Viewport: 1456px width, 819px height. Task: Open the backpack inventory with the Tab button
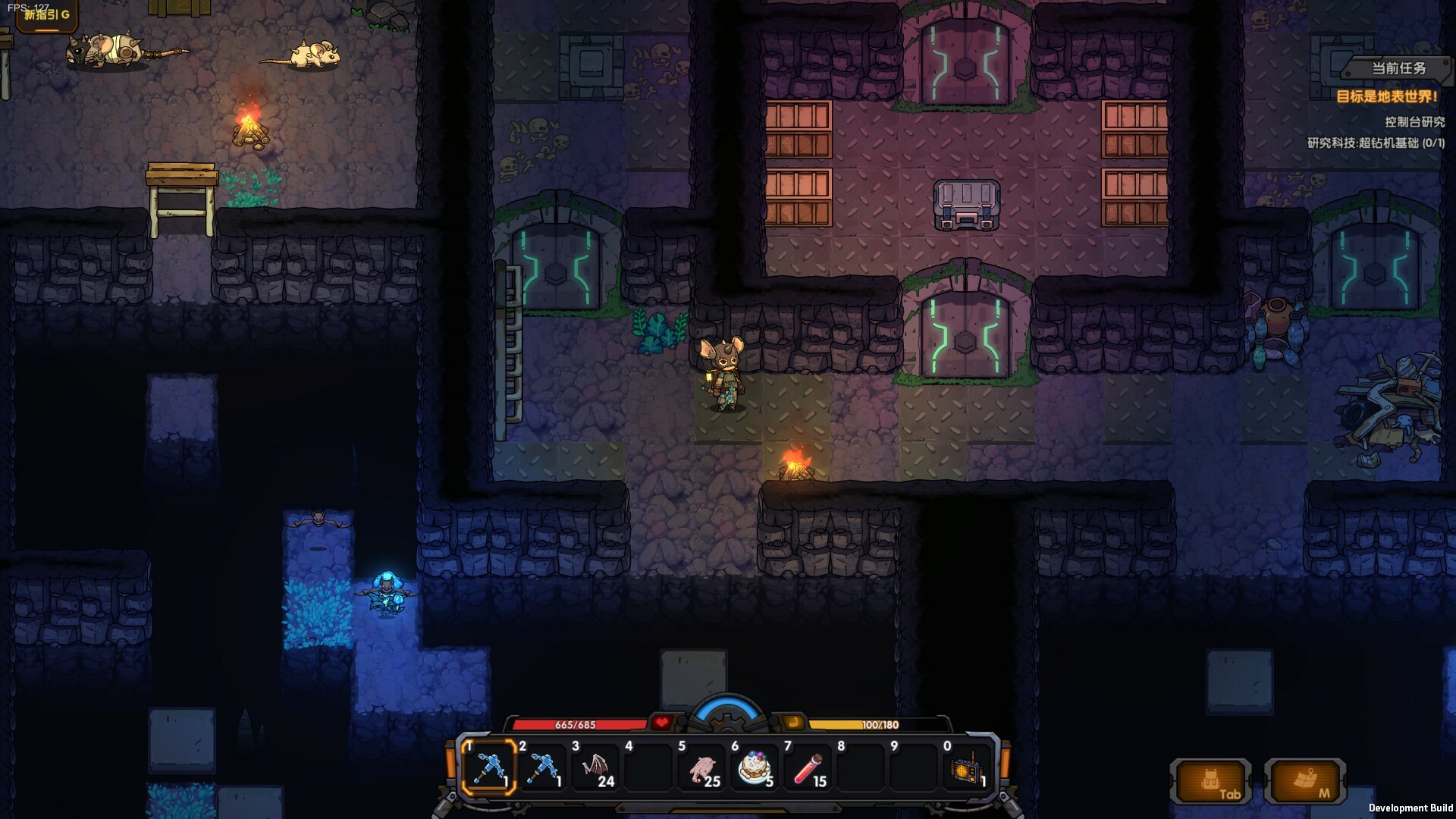pyautogui.click(x=1211, y=781)
